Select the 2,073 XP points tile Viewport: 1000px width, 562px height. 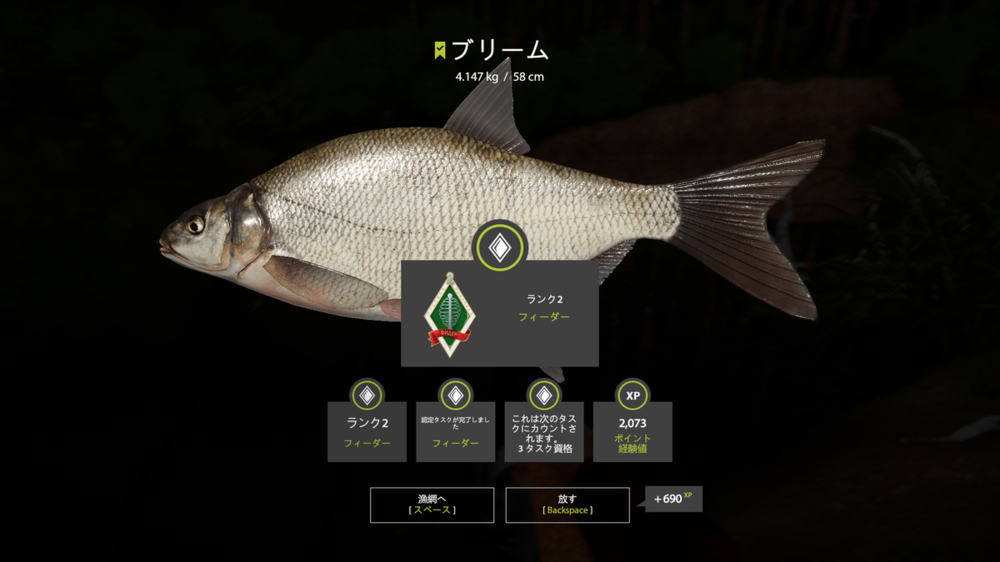click(x=632, y=431)
